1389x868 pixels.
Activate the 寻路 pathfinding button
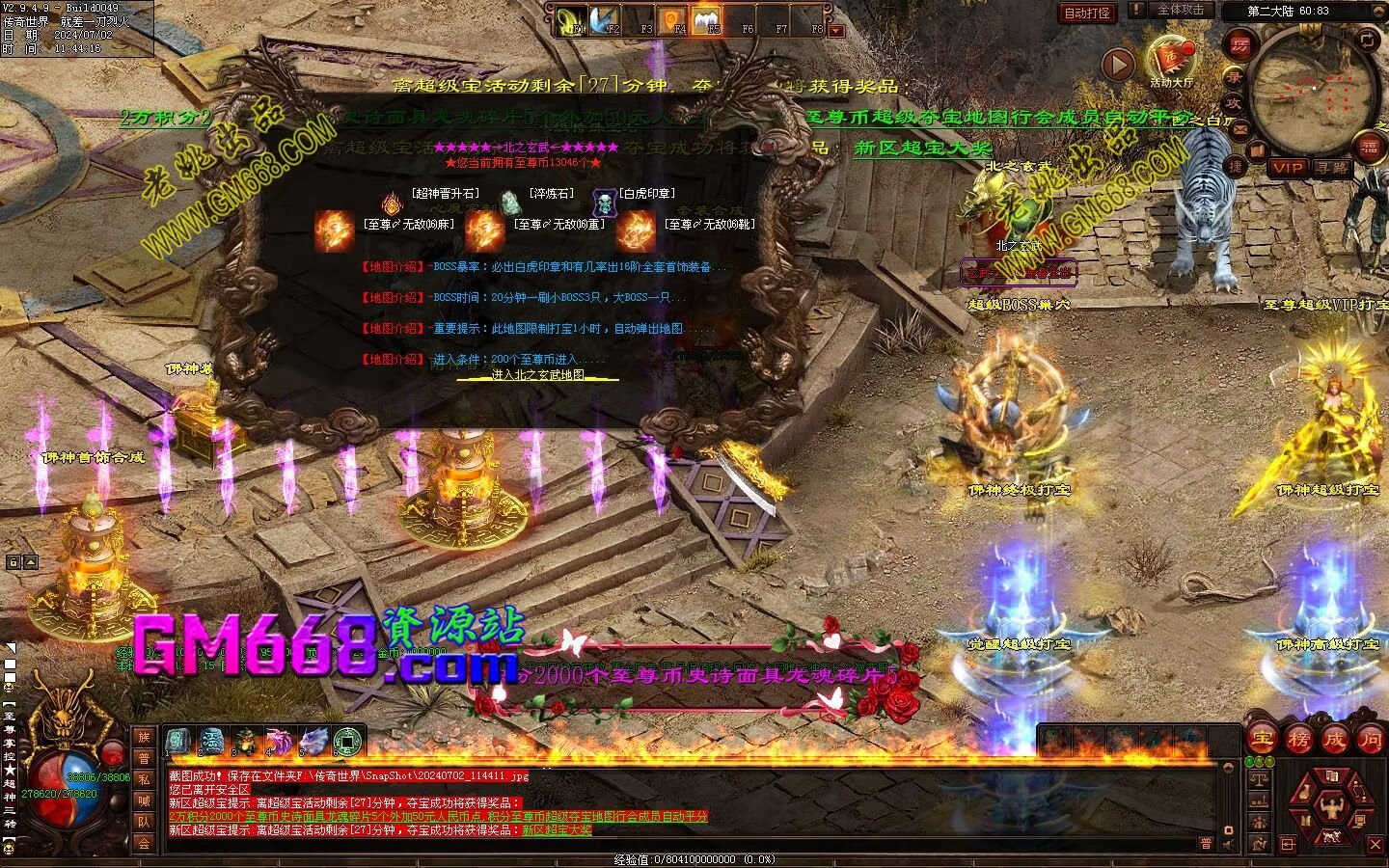pos(1331,168)
